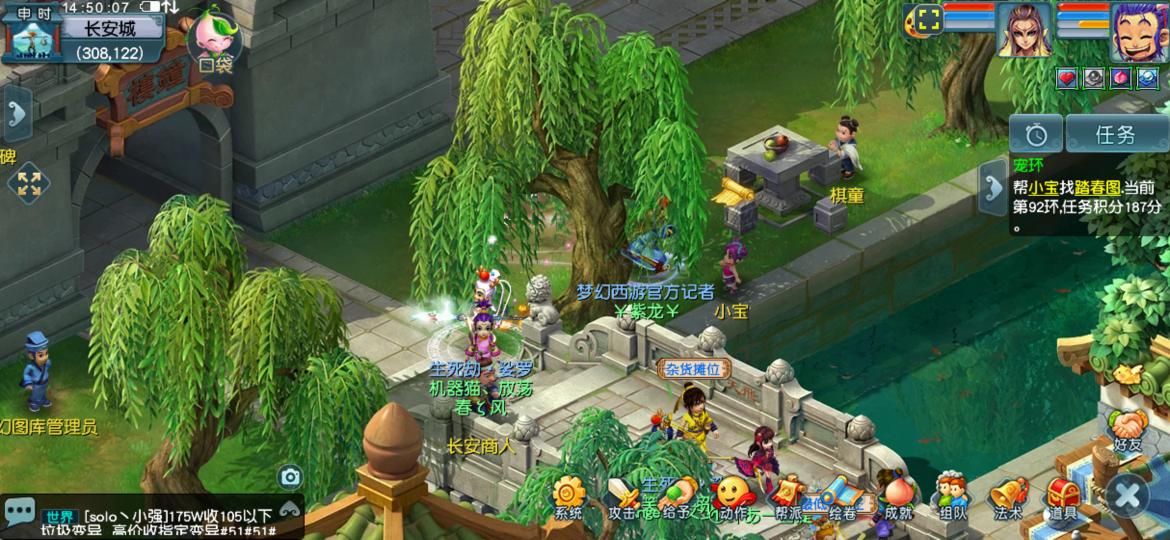Tap the 攻击 attack sword icon
The image size is (1170, 540).
click(x=623, y=494)
